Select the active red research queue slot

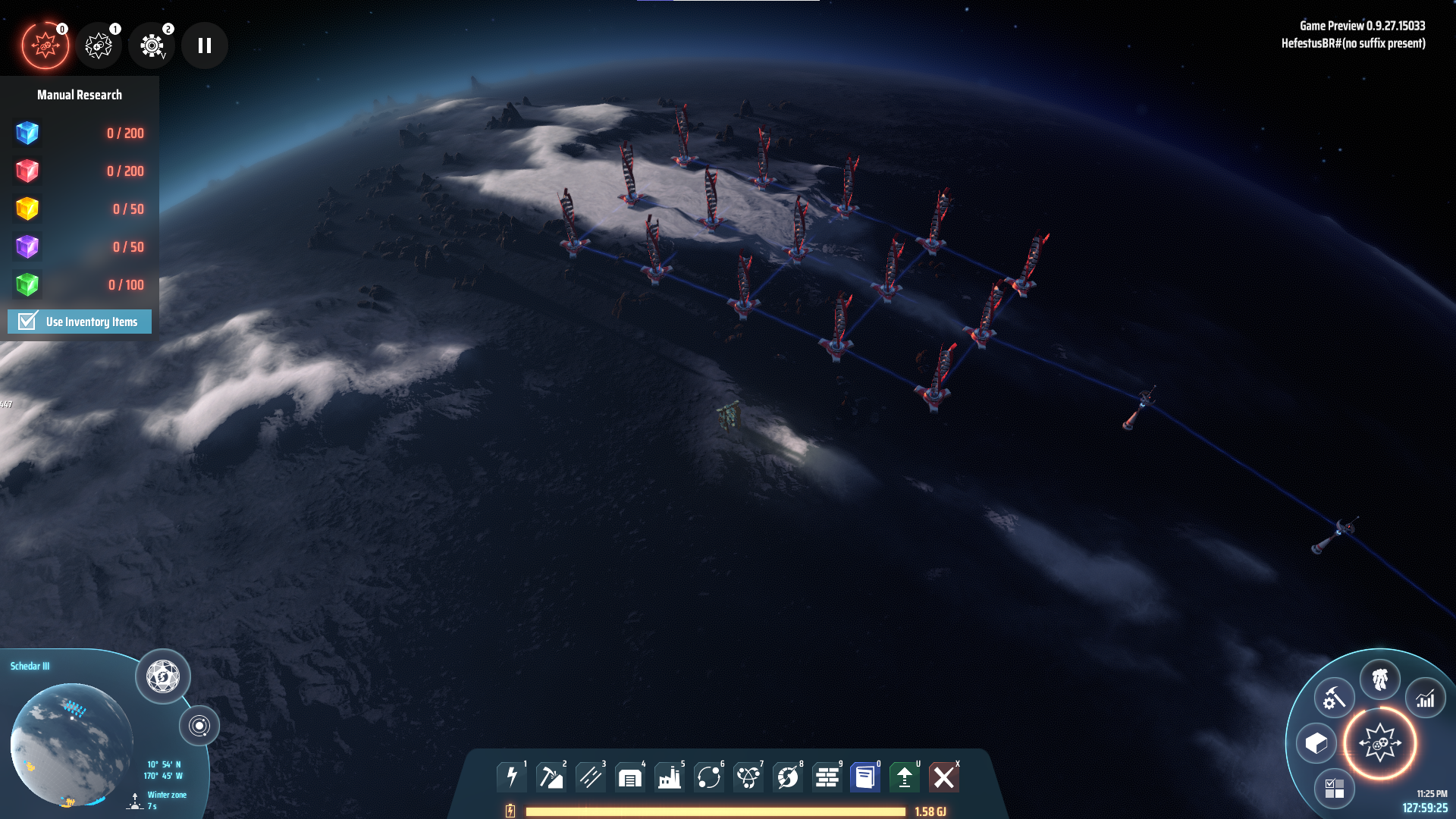coord(45,45)
